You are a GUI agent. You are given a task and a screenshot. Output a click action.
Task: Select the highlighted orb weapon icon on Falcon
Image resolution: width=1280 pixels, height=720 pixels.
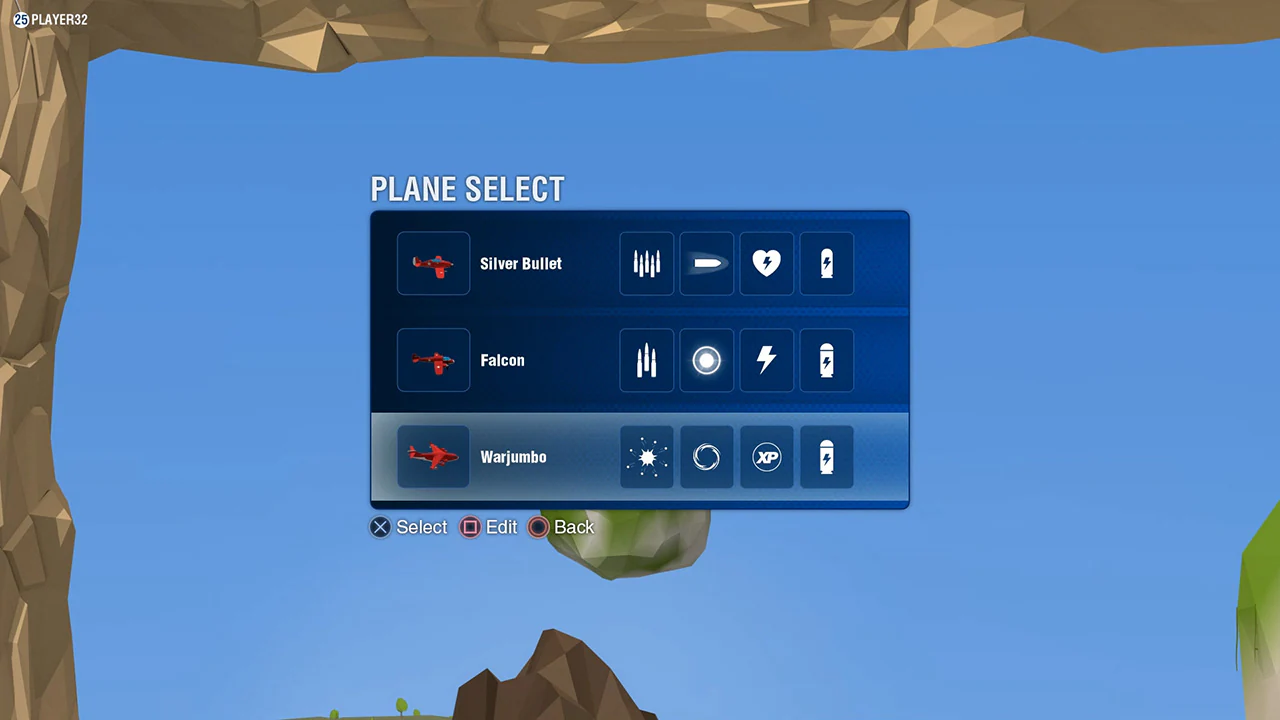tap(706, 360)
